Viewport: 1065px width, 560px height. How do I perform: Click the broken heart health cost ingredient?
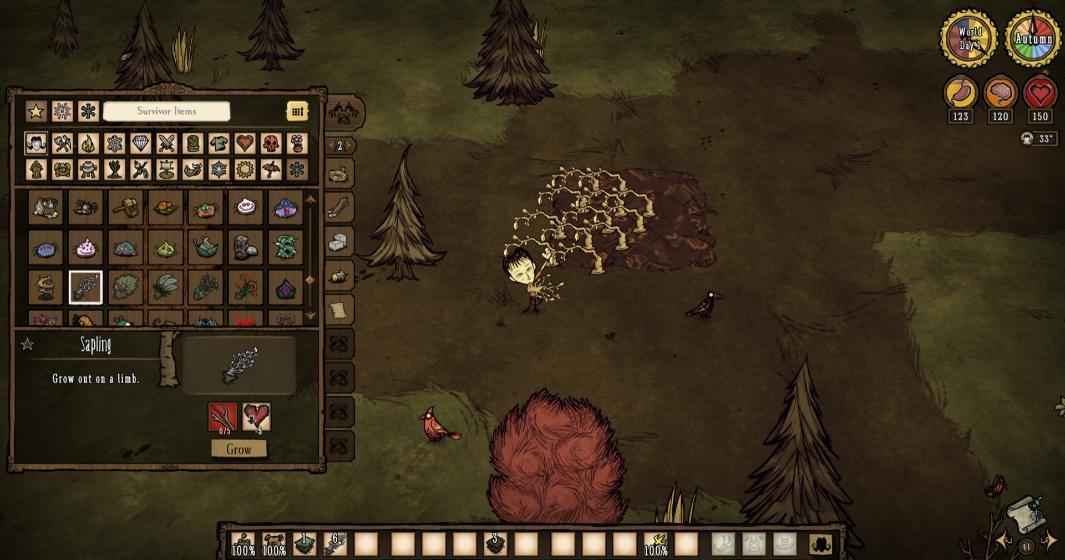click(x=256, y=416)
